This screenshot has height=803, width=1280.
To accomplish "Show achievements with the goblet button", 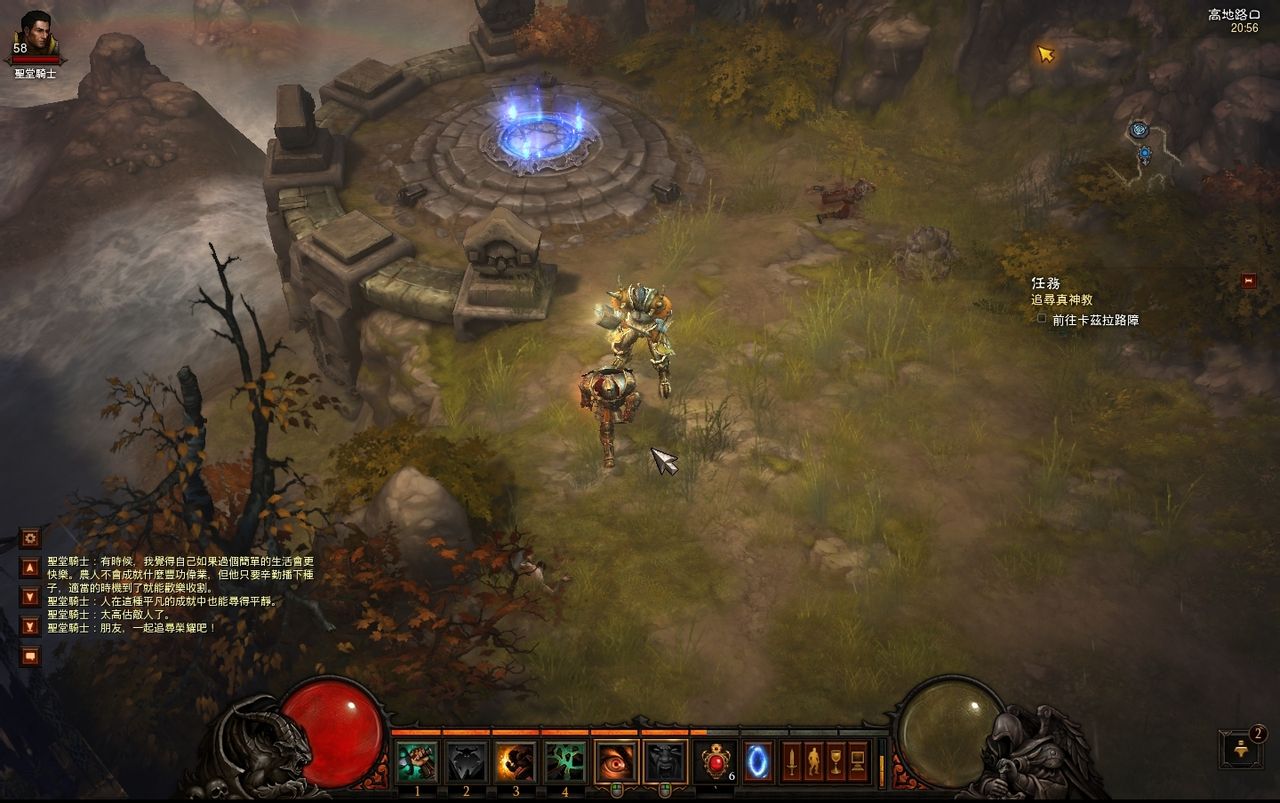I will [x=836, y=762].
